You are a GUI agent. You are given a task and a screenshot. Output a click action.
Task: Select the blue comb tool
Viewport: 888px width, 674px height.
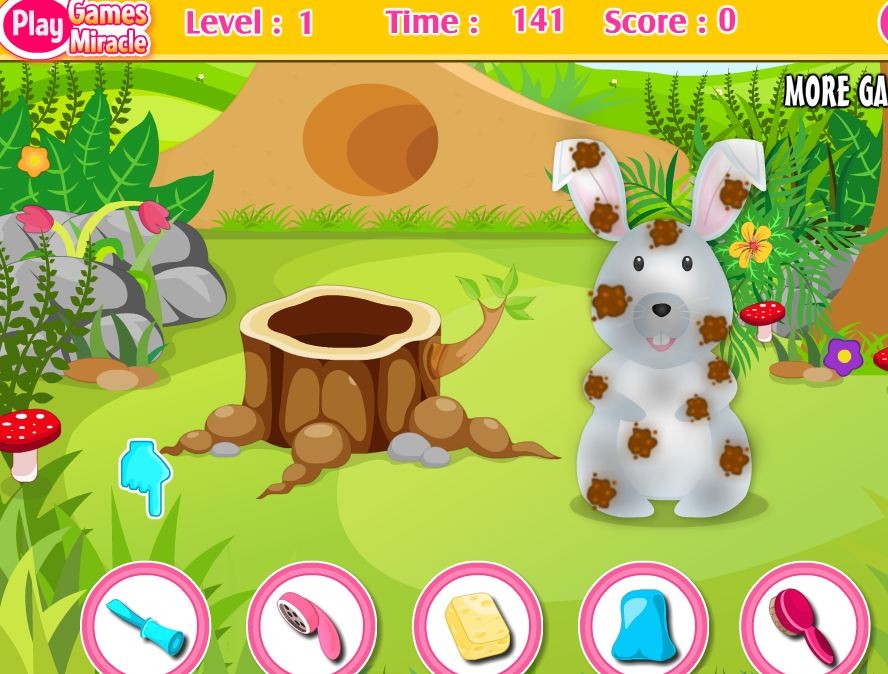coord(146,624)
